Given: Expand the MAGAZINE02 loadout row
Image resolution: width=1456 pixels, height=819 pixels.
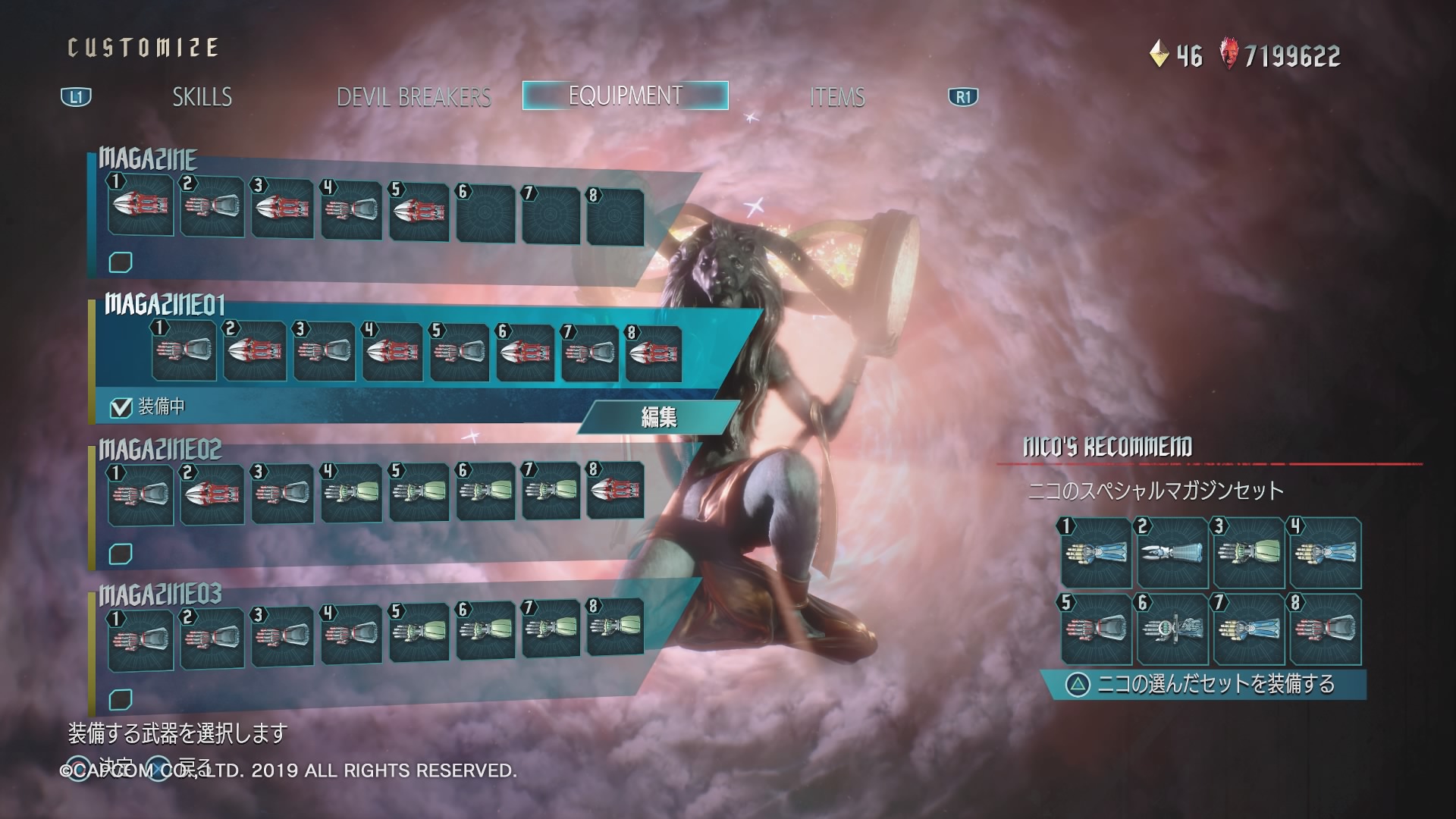Looking at the screenshot, I should click(159, 450).
